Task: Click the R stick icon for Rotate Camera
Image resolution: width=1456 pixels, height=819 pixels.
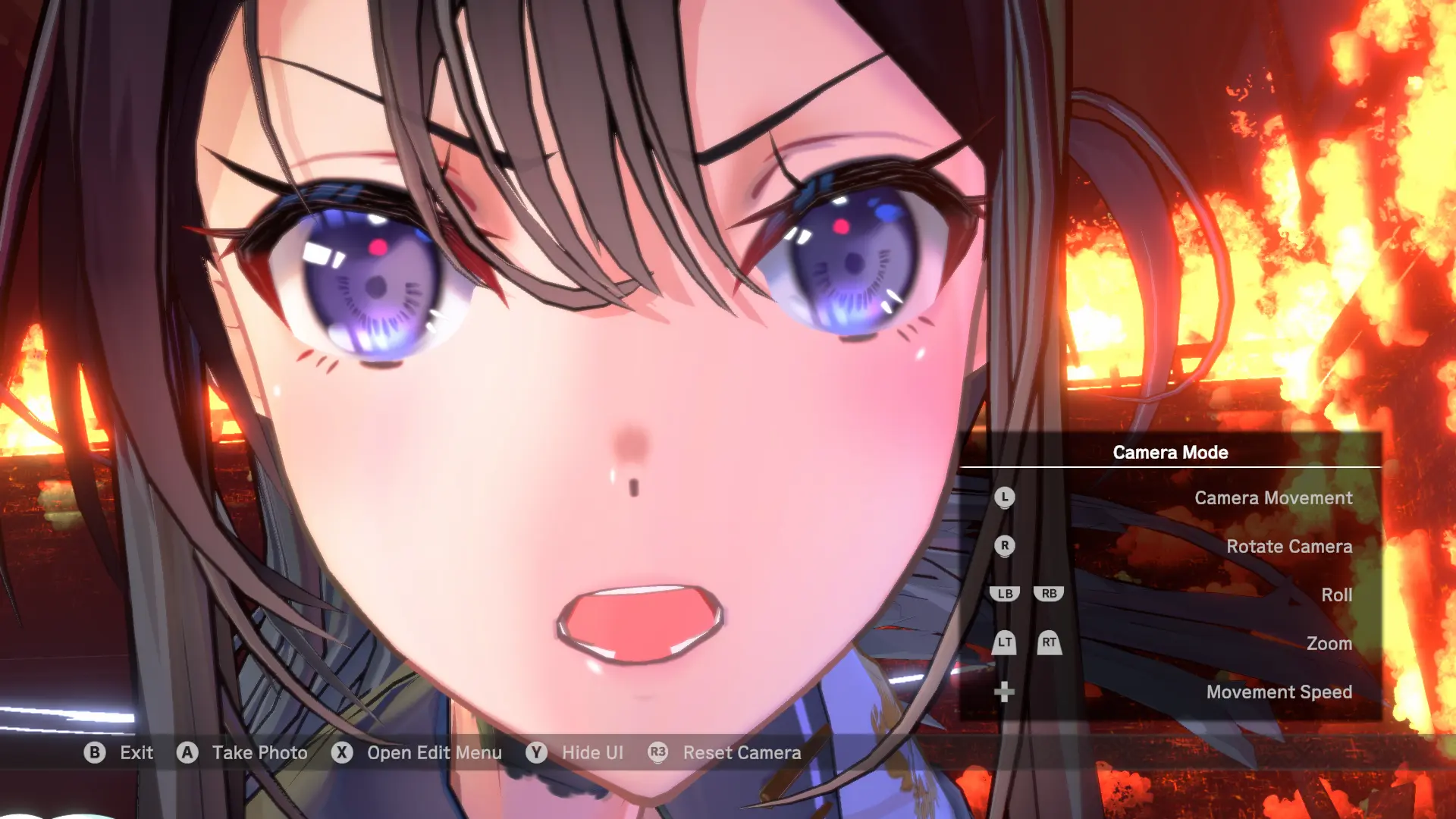Action: point(1006,546)
